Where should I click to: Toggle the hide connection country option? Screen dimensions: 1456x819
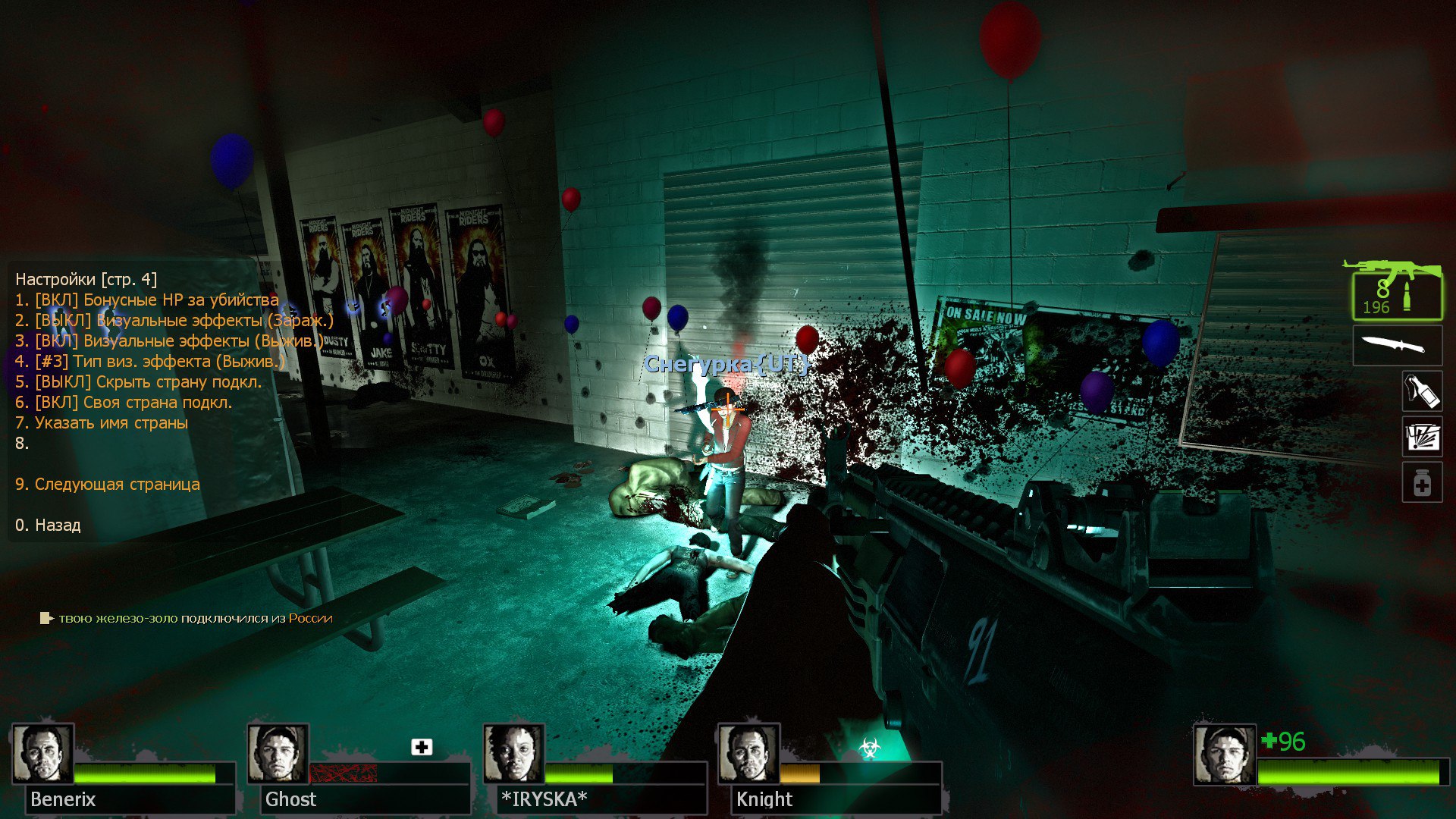point(138,382)
